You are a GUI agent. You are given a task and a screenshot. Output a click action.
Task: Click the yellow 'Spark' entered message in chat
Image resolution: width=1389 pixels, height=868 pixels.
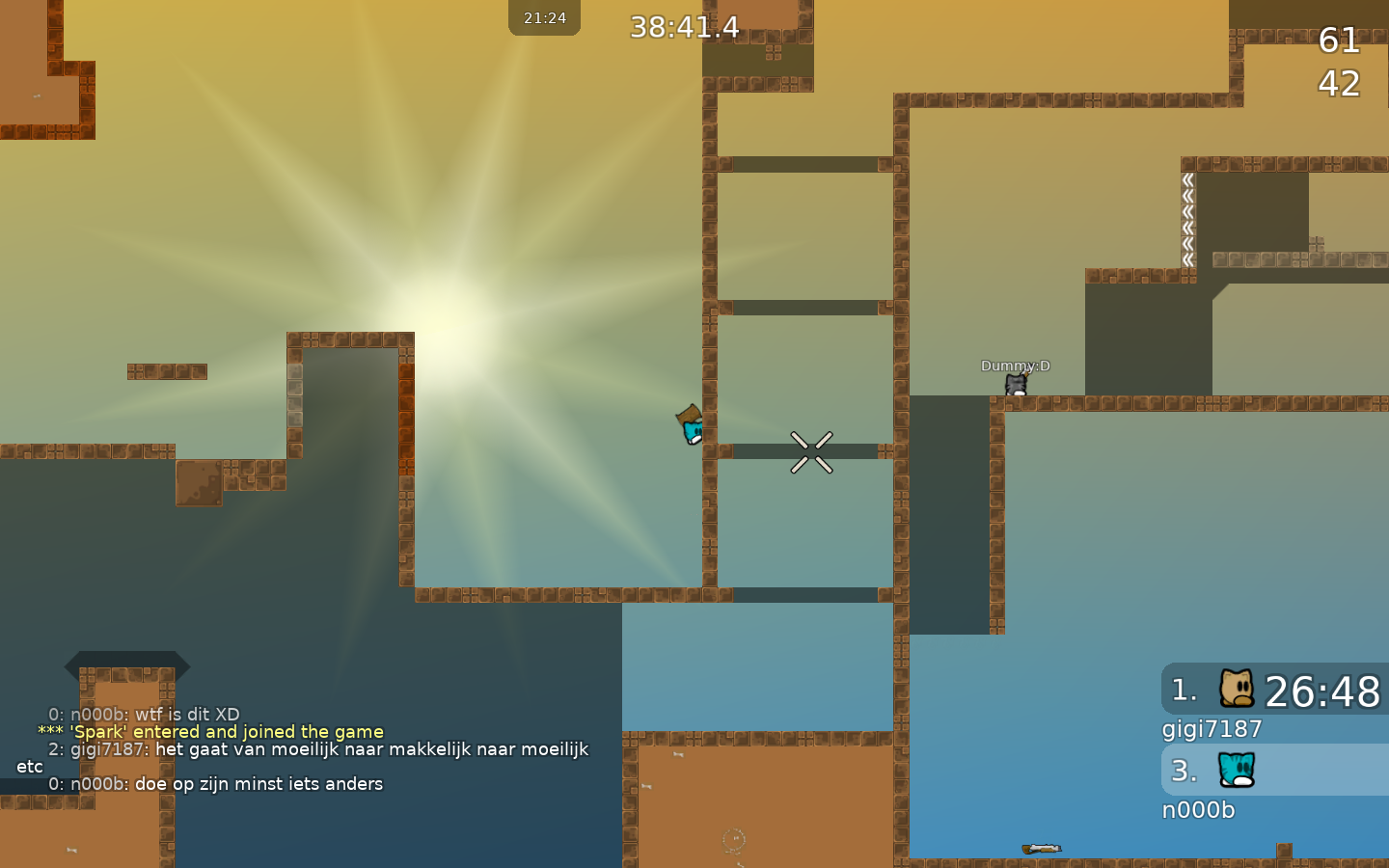(210, 731)
